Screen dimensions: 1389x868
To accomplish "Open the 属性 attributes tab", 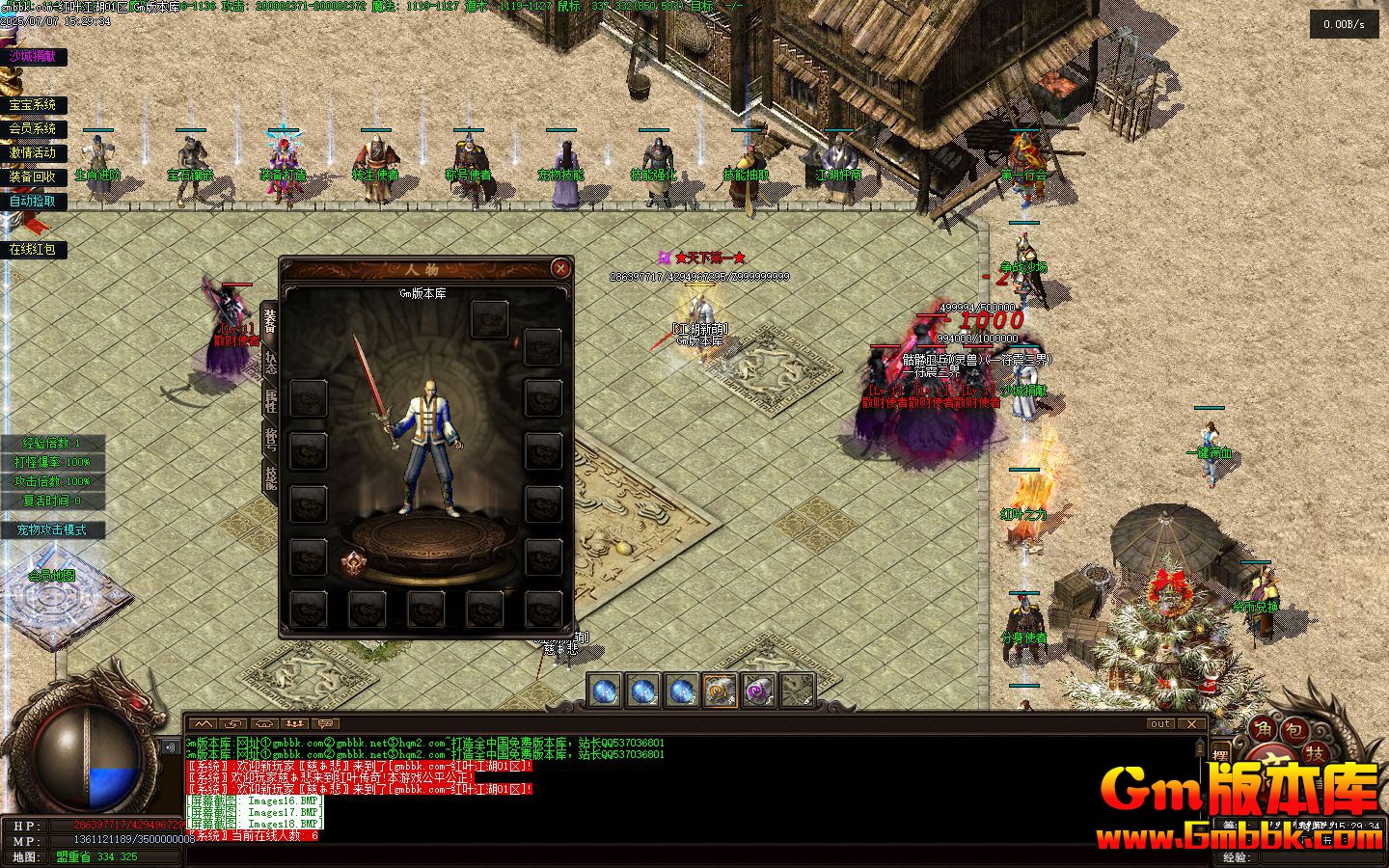I will pos(270,399).
